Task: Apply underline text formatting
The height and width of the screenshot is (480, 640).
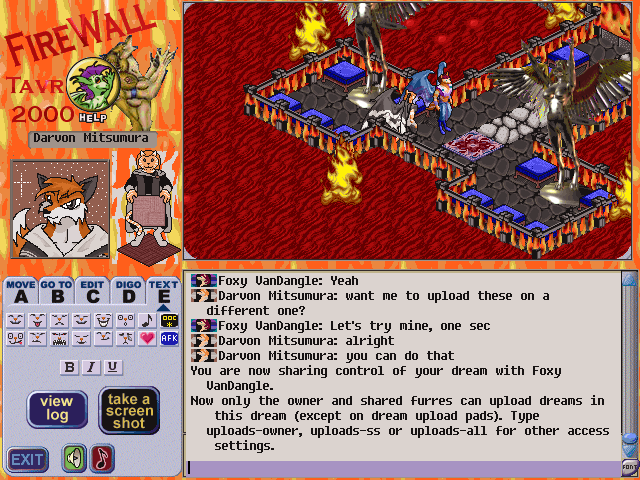Action: pos(112,367)
